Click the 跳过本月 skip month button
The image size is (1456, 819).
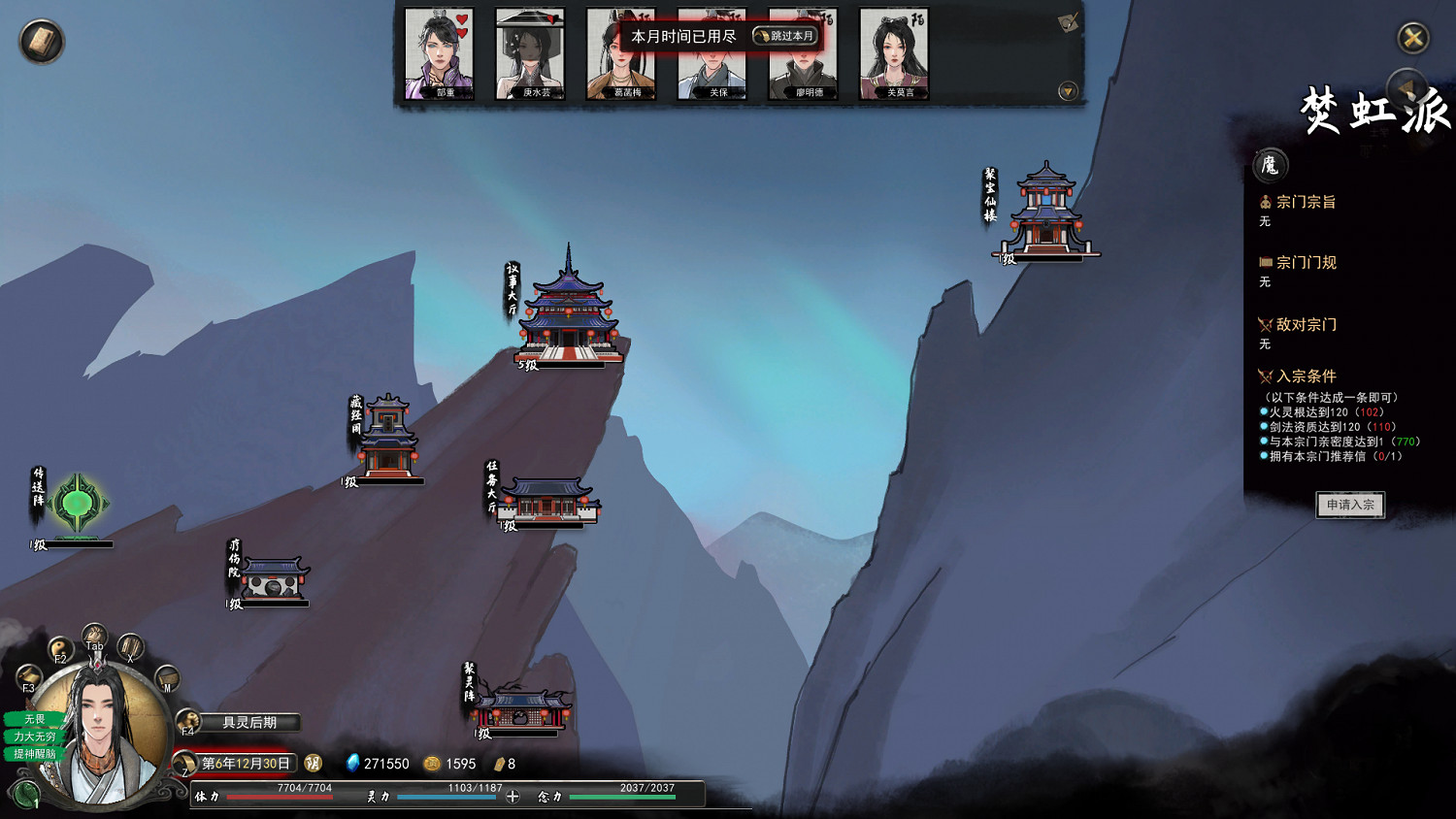[x=785, y=36]
